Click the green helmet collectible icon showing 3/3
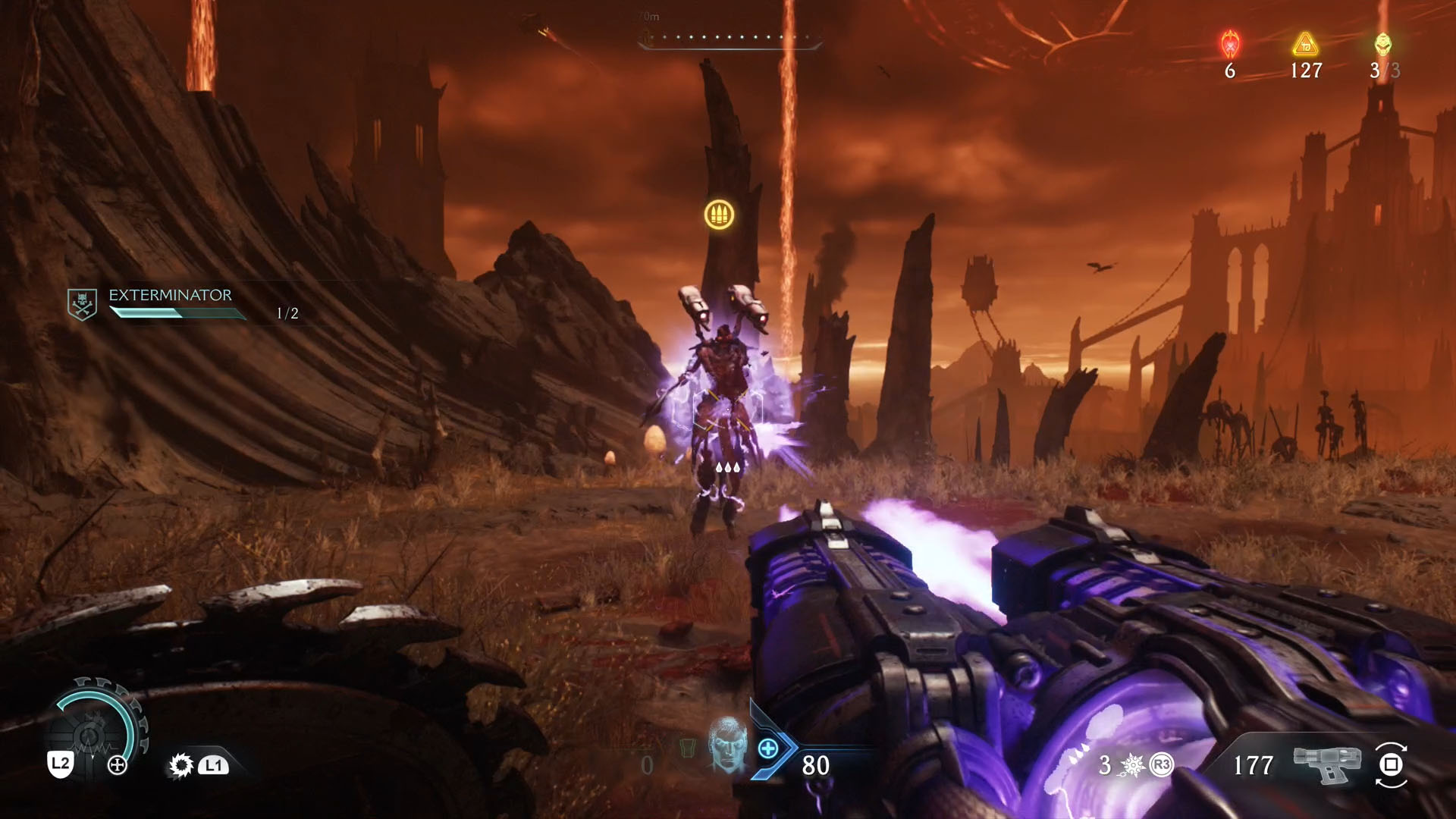Viewport: 1456px width, 819px height. (1385, 45)
